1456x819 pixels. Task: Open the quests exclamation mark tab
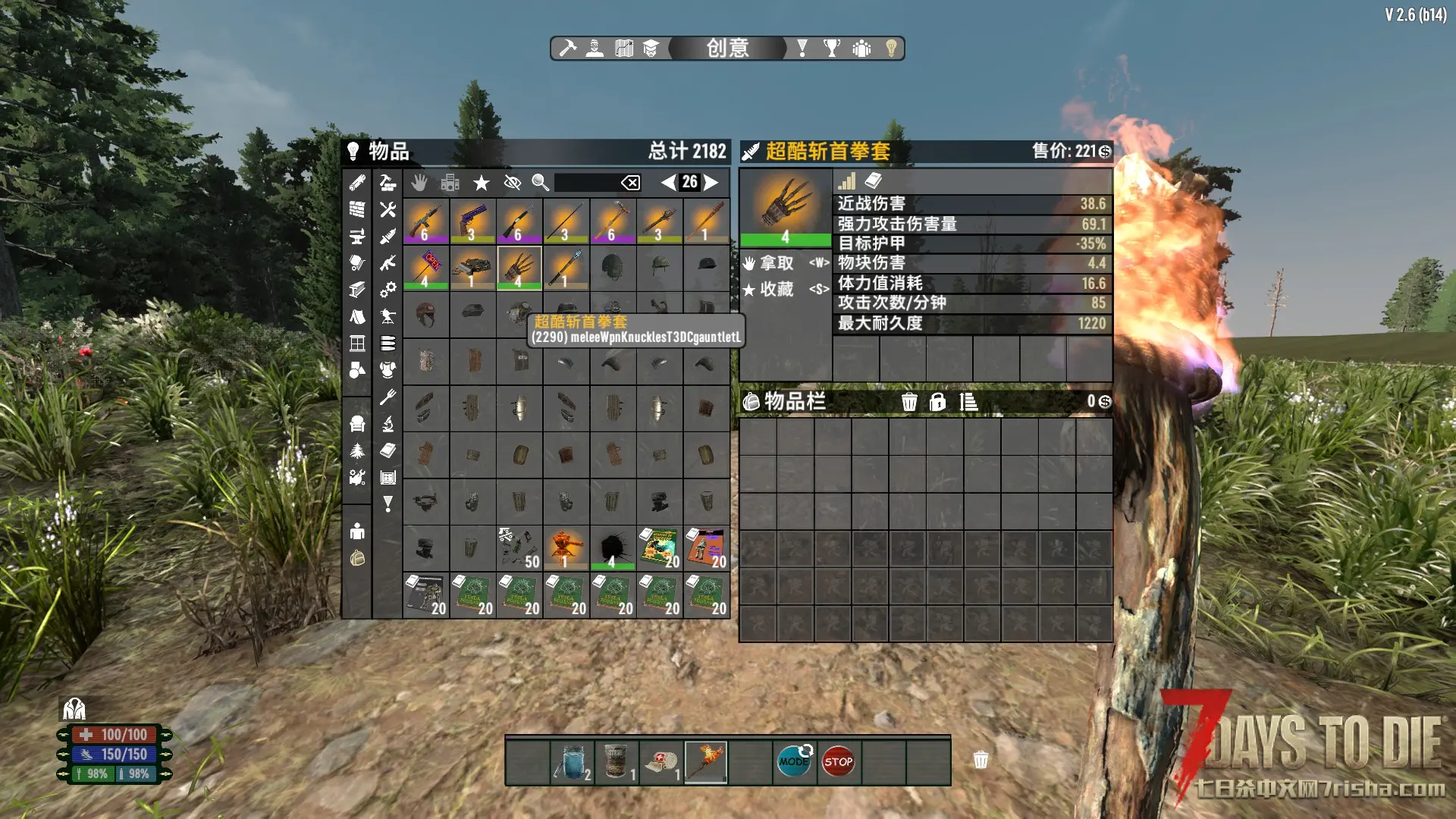[x=802, y=49]
